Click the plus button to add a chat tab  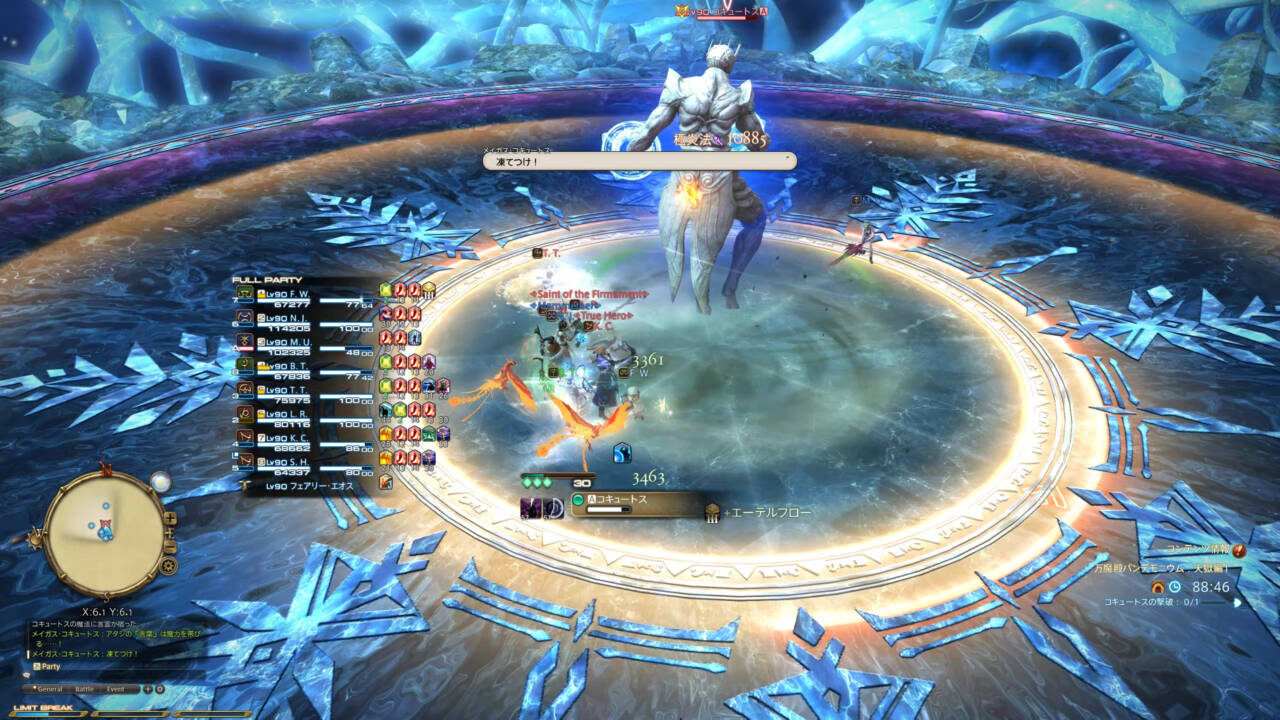pyautogui.click(x=147, y=689)
